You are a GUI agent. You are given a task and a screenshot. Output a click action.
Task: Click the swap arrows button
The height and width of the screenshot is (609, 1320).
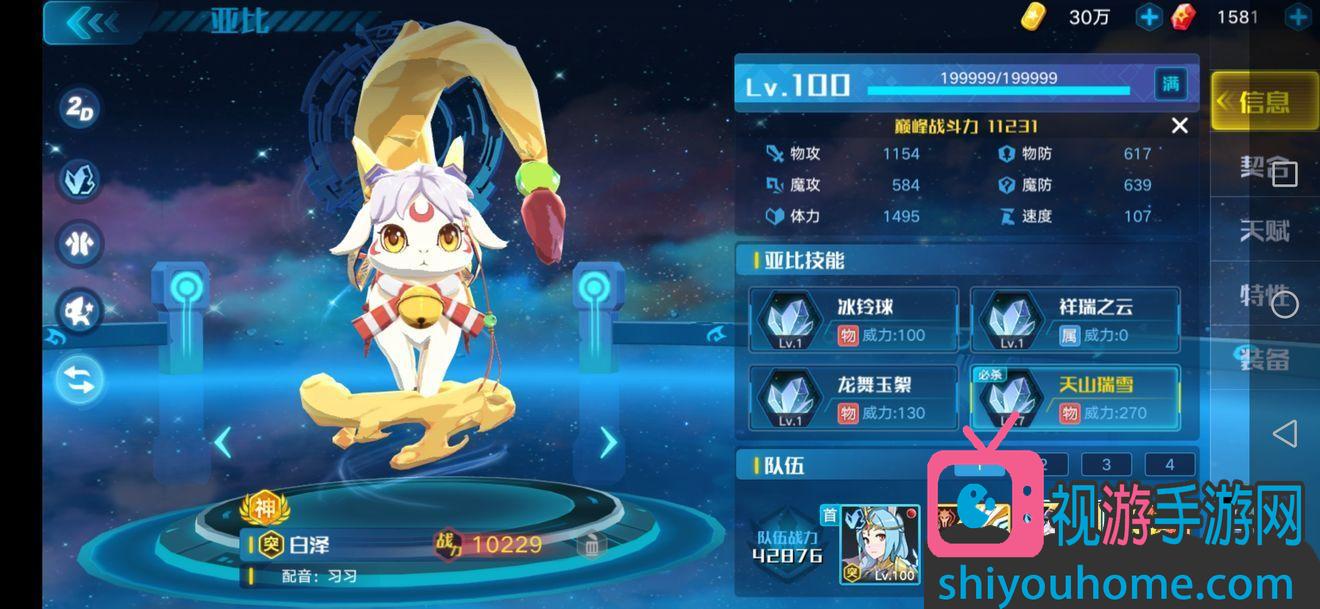80,380
